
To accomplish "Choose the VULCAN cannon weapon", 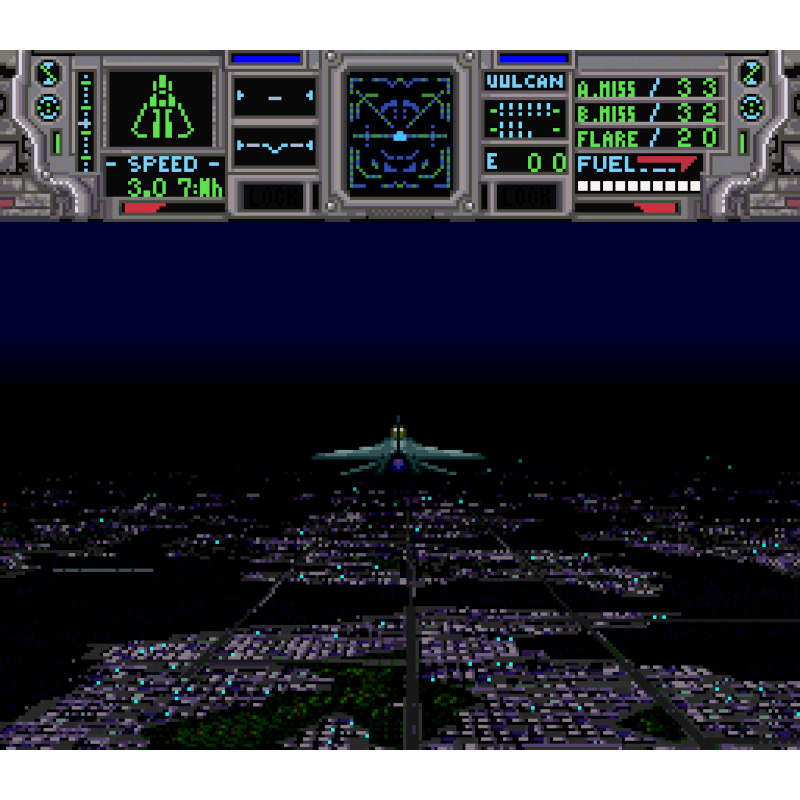I will 525,82.
